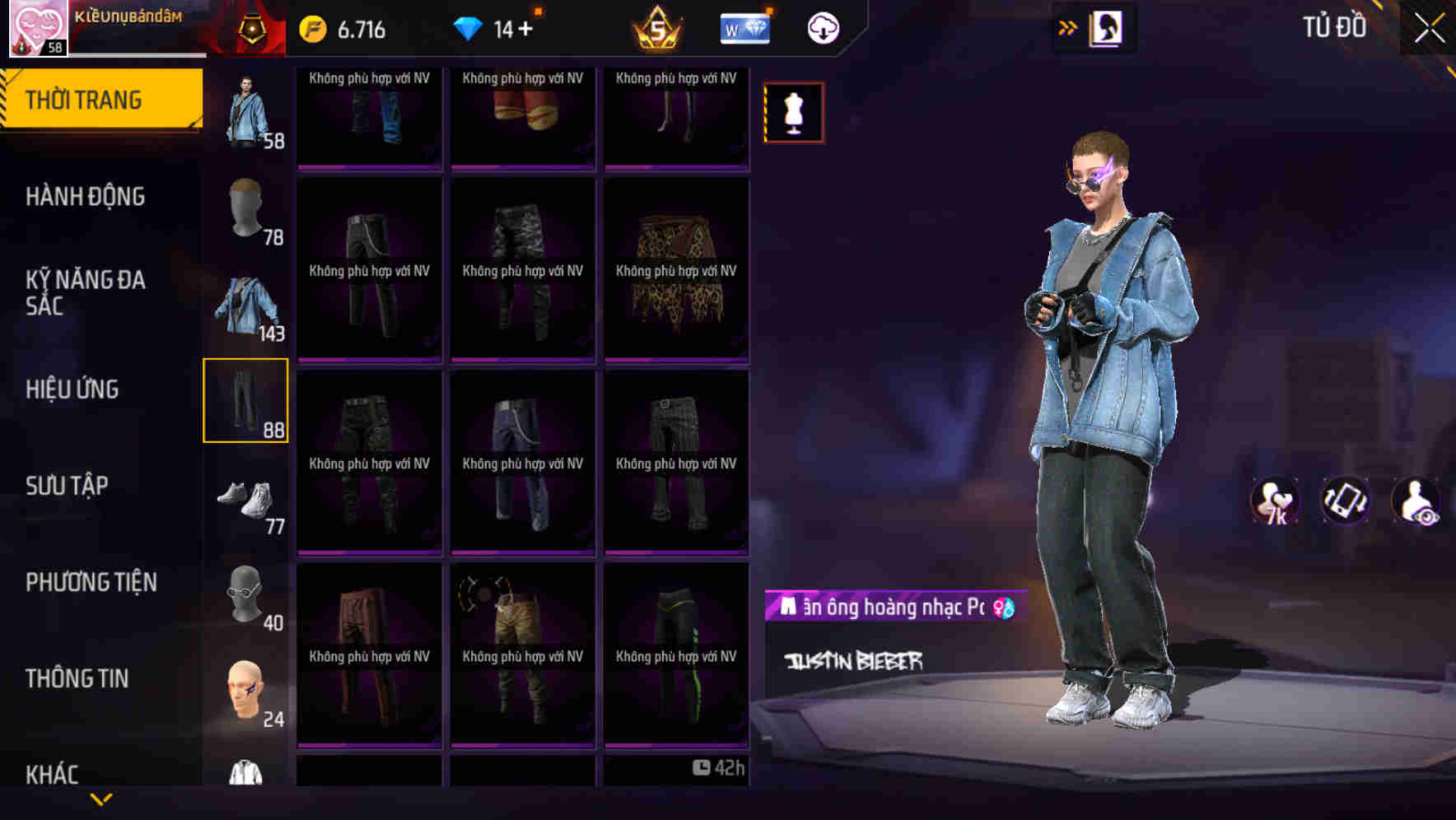
Task: Click the double-arrow collection expander
Action: [1068, 26]
